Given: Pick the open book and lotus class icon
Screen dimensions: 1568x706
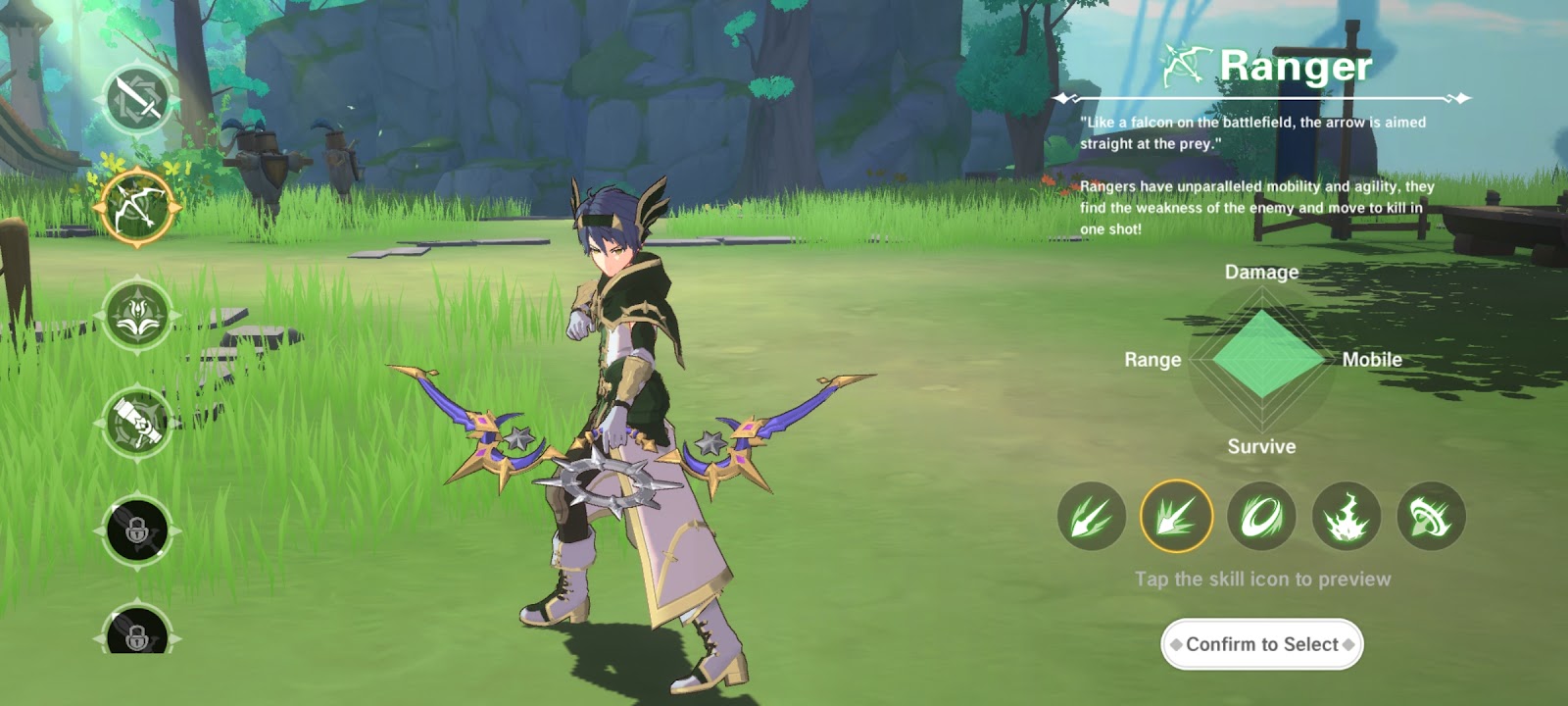Looking at the screenshot, I should coord(138,315).
